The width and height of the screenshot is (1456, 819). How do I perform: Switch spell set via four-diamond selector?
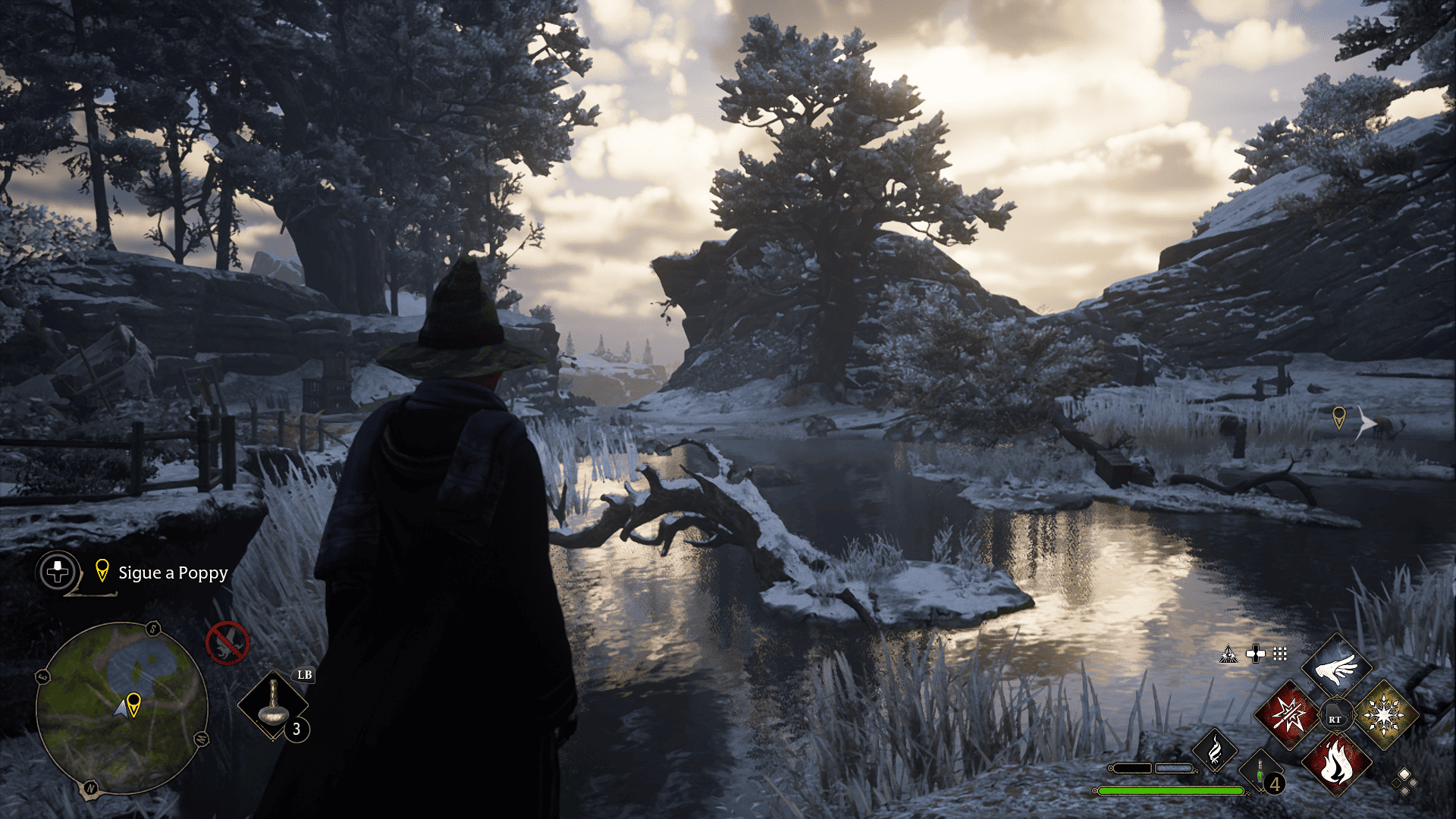pyautogui.click(x=1404, y=781)
